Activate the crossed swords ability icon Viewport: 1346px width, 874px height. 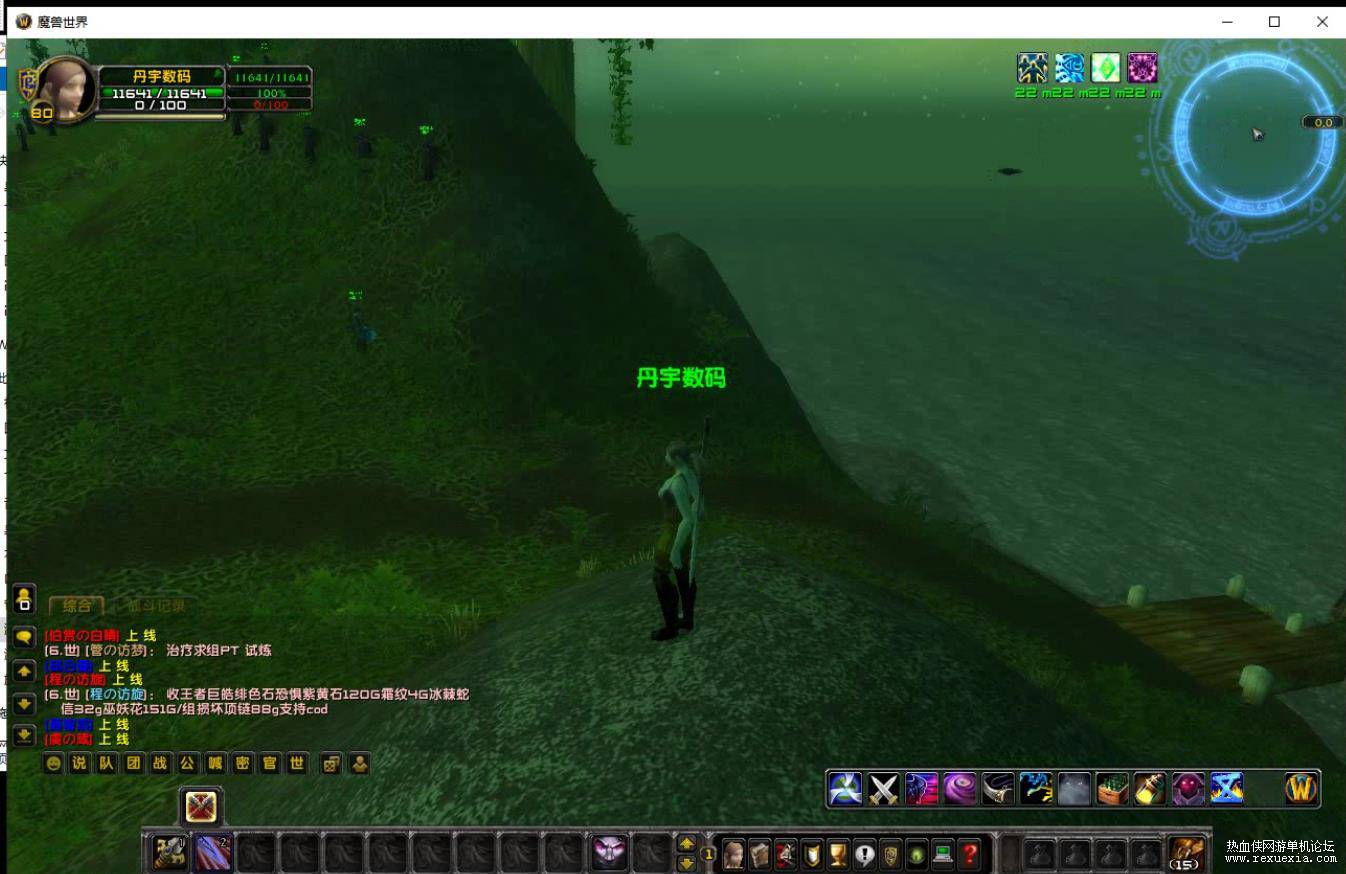coord(883,789)
